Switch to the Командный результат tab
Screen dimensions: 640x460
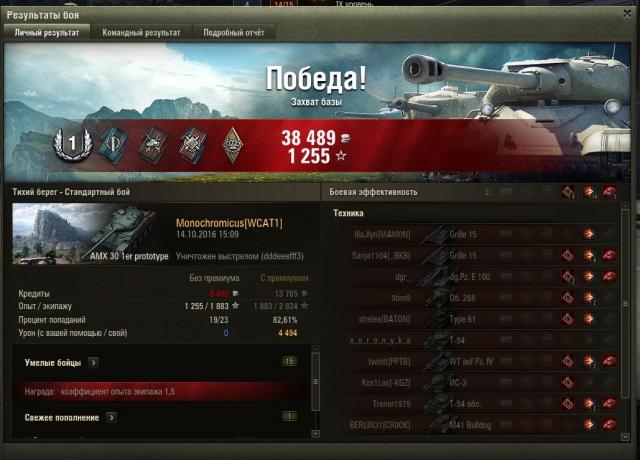tap(144, 32)
